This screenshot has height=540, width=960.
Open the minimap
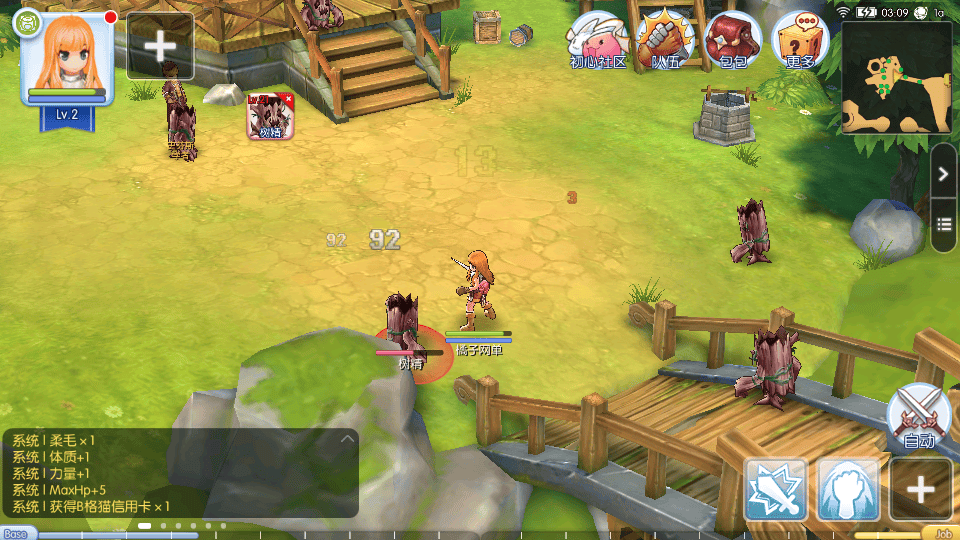[x=896, y=77]
